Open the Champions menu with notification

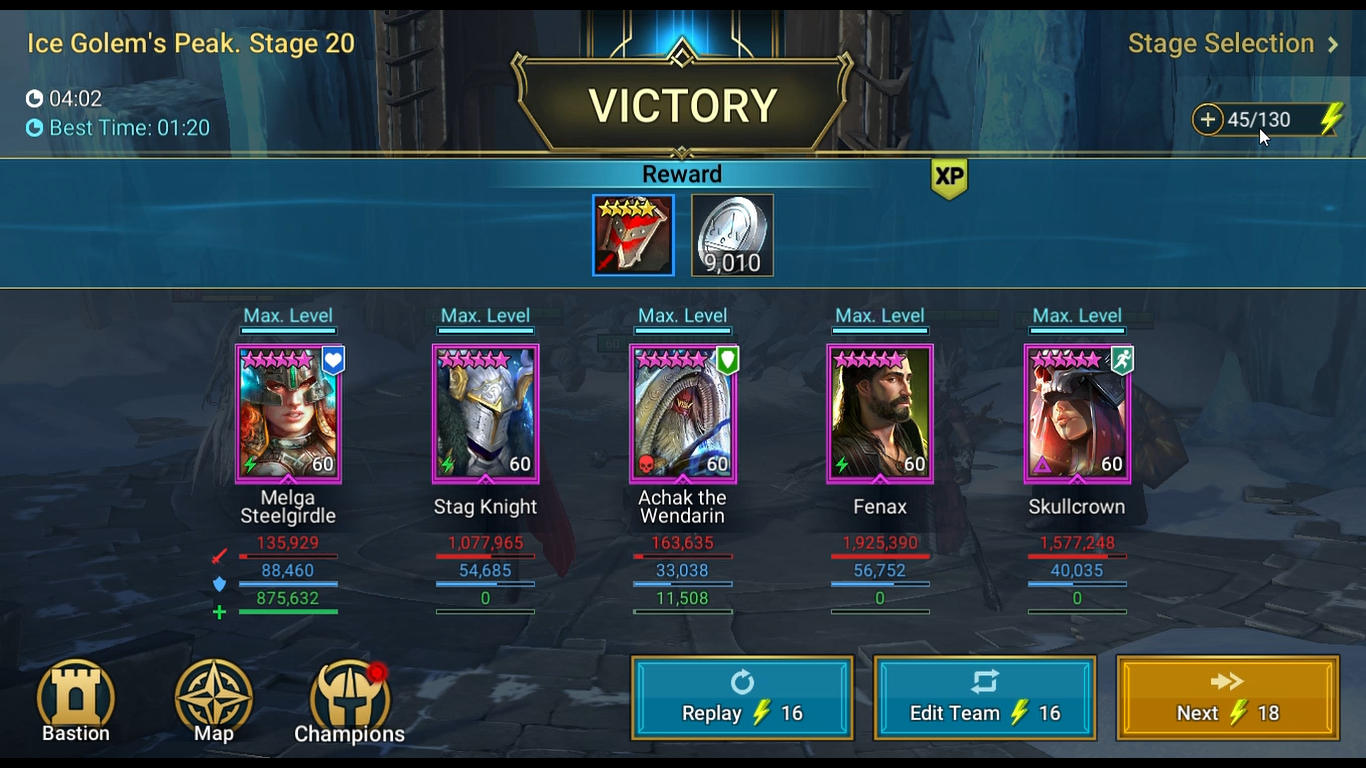pyautogui.click(x=348, y=700)
